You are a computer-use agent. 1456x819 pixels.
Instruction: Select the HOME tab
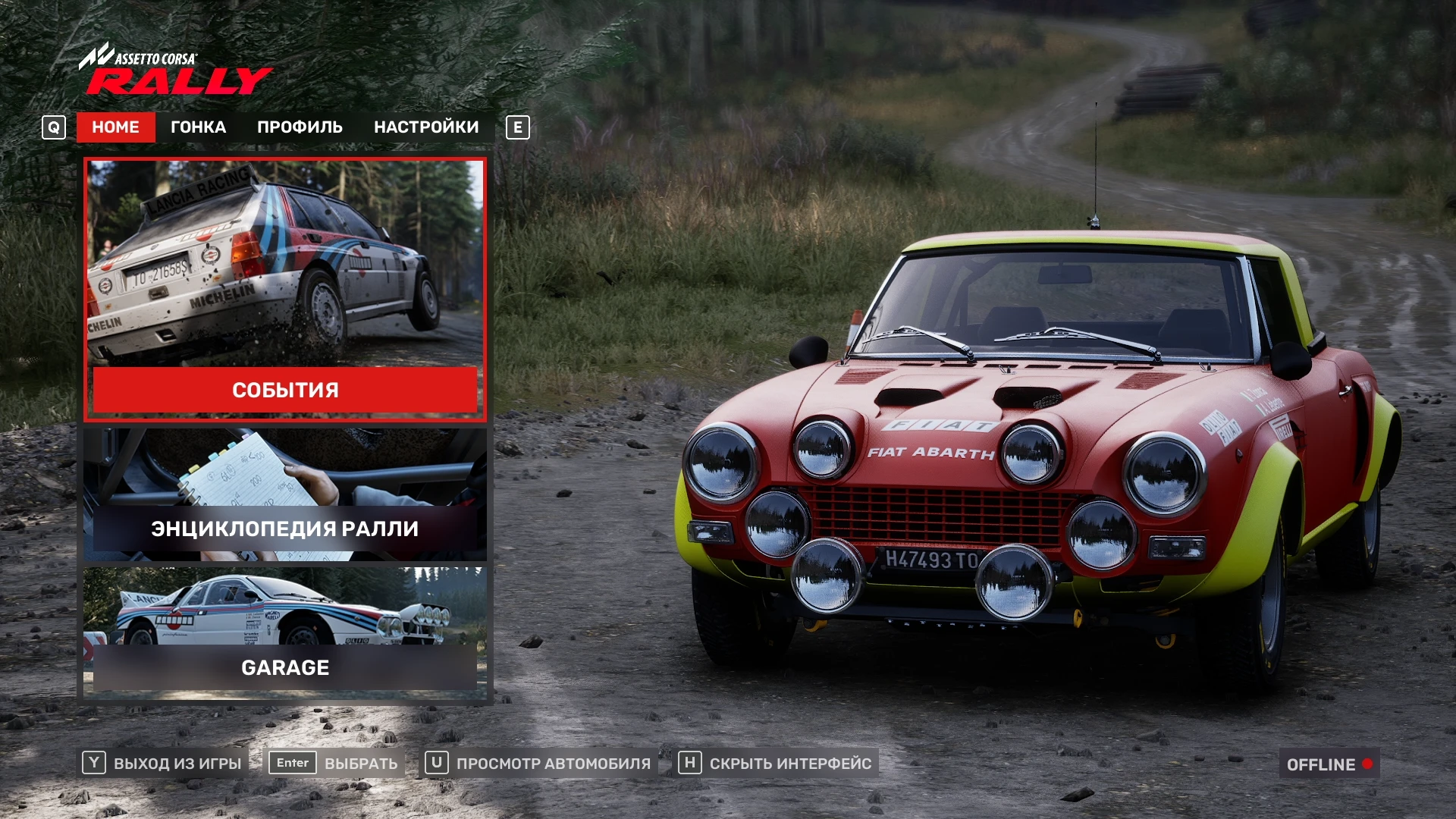click(115, 127)
